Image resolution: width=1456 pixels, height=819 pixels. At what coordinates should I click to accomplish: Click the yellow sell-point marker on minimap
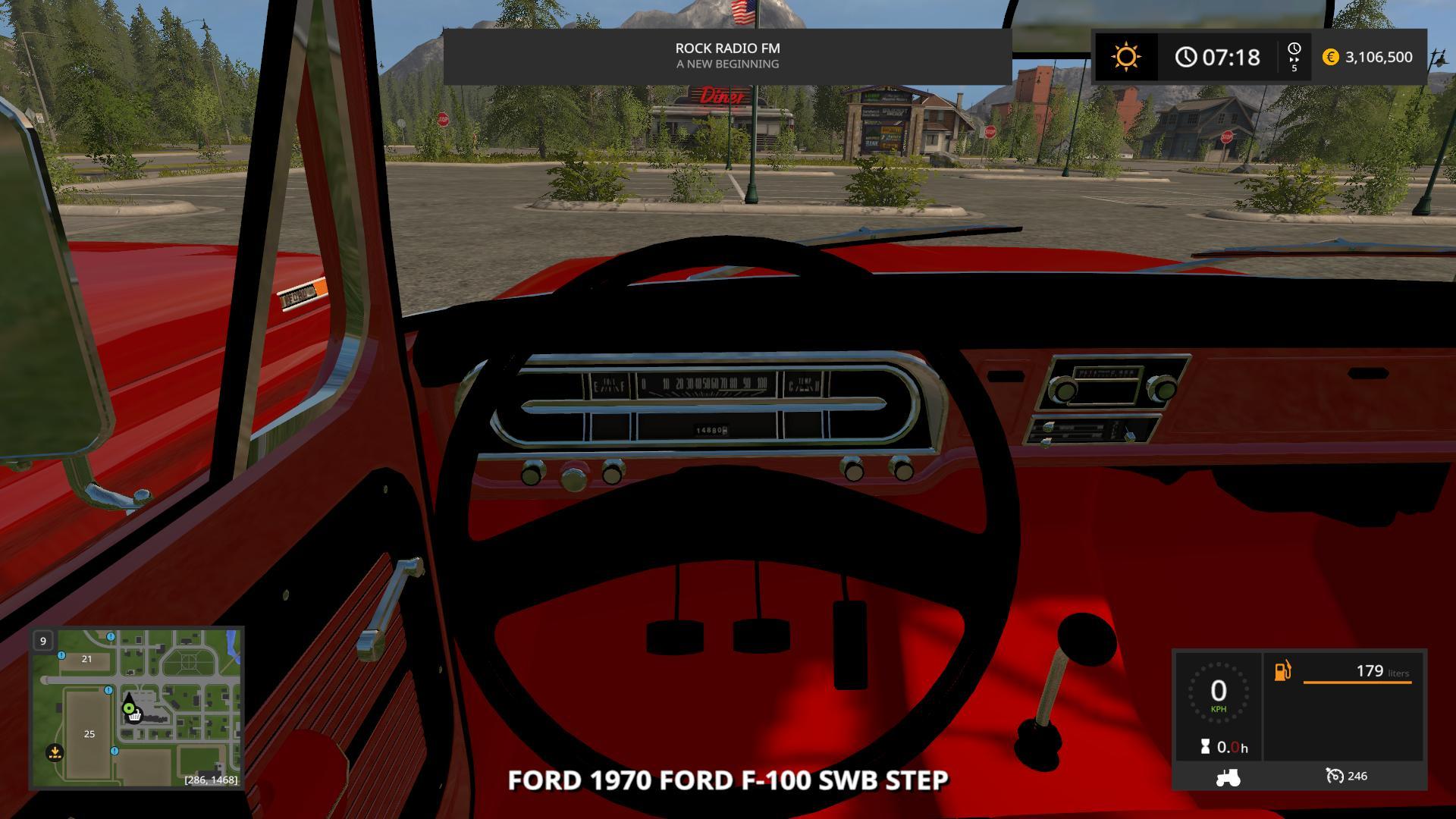click(x=55, y=752)
